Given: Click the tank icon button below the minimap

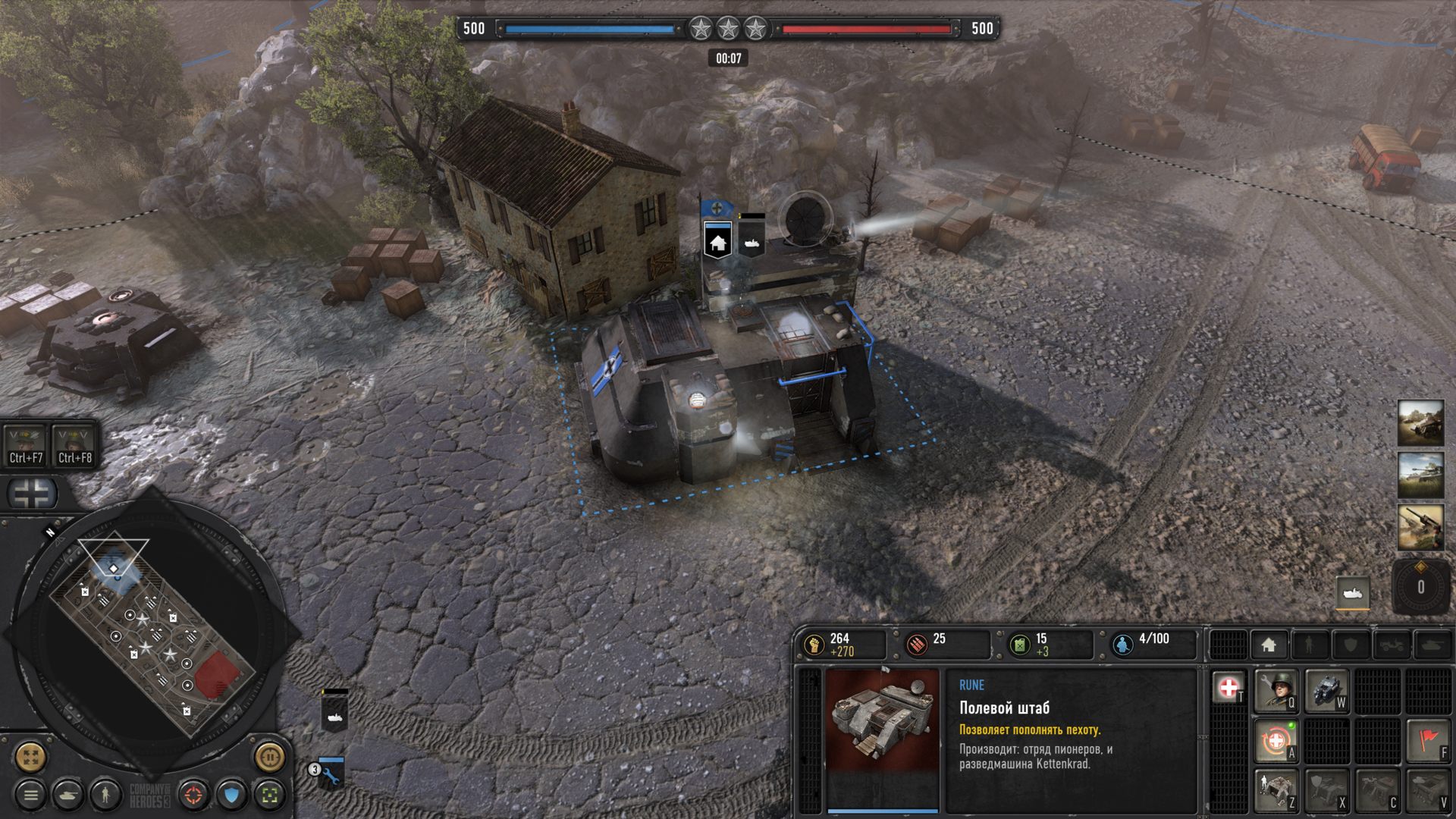Looking at the screenshot, I should click(x=67, y=795).
